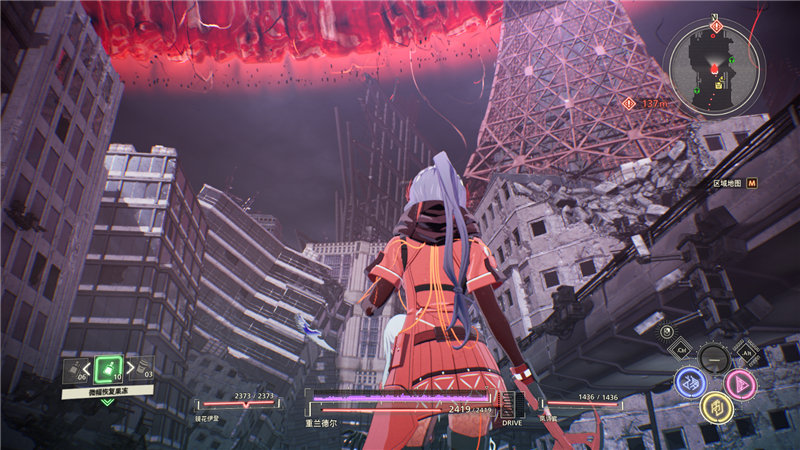Viewport: 800px width, 450px height.
Task: Activate the pink SAS ability circle
Action: tap(740, 383)
